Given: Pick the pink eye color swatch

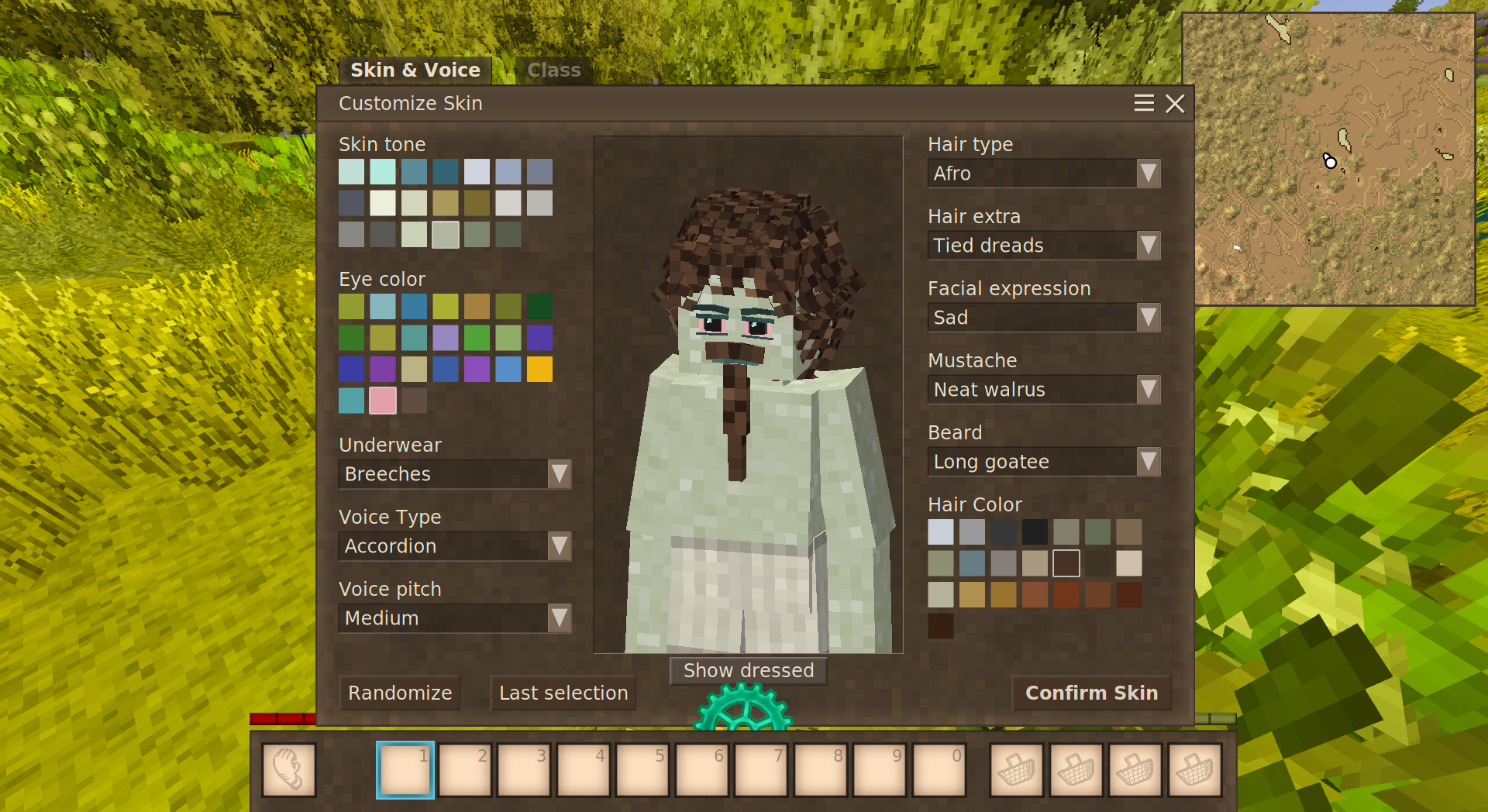Looking at the screenshot, I should pos(383,401).
